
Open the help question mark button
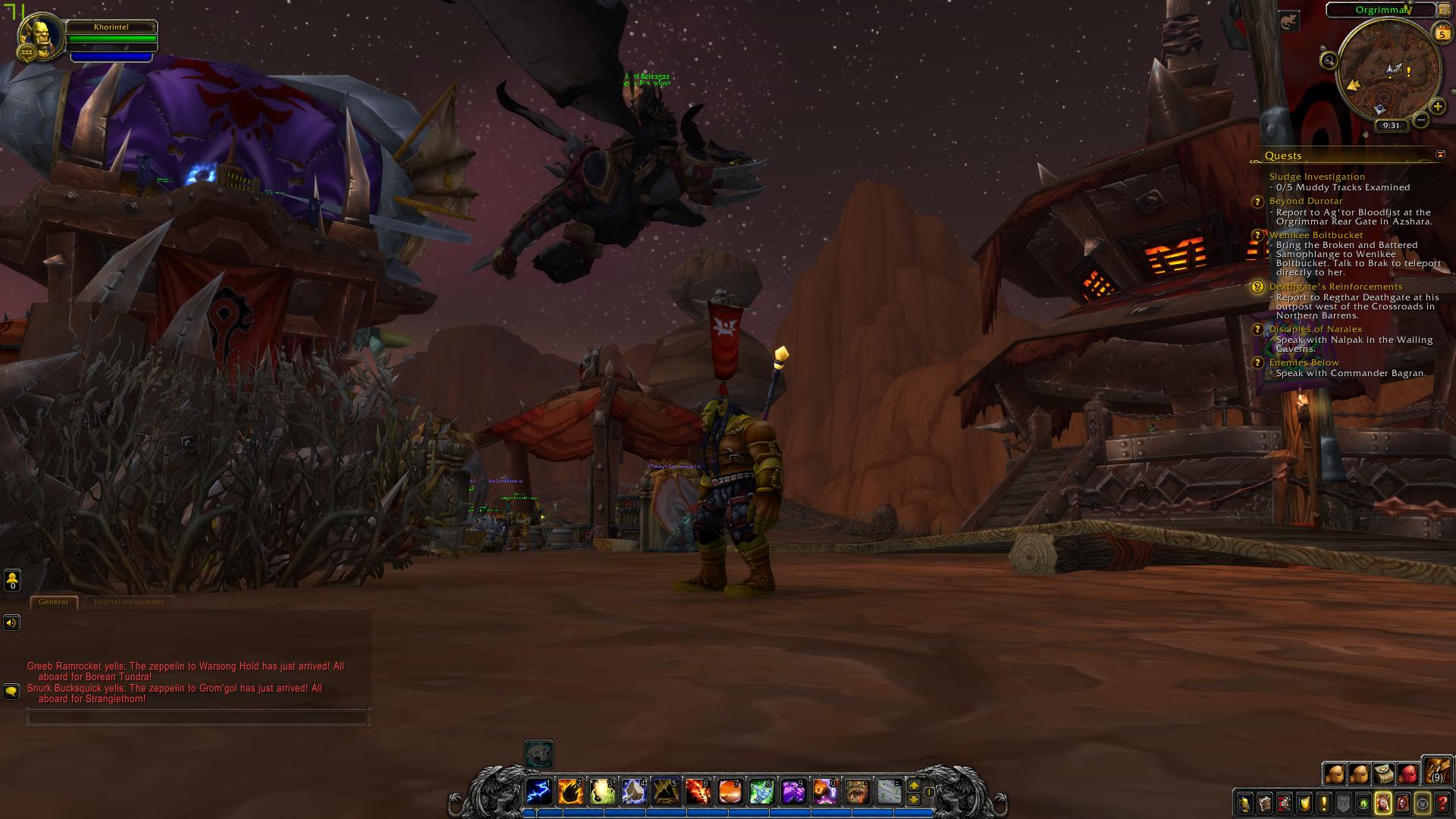(x=1442, y=803)
